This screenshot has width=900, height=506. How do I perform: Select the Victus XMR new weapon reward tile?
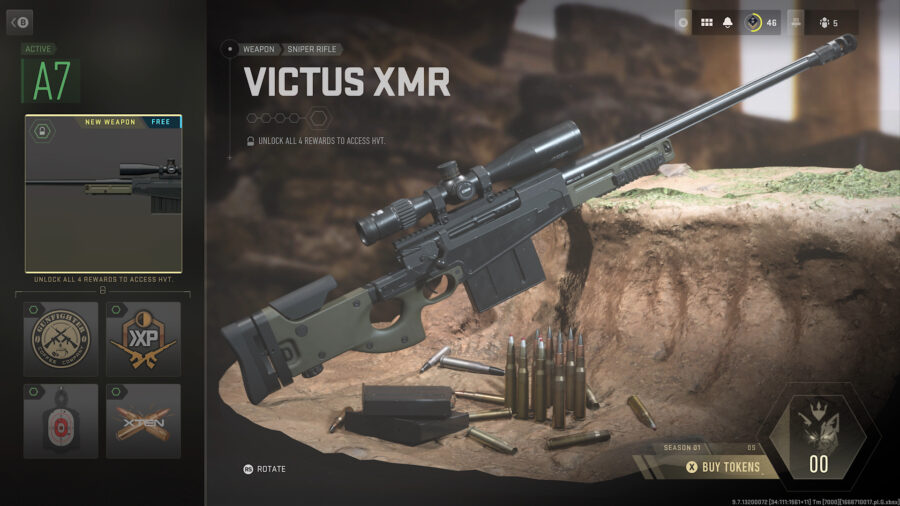tap(103, 193)
